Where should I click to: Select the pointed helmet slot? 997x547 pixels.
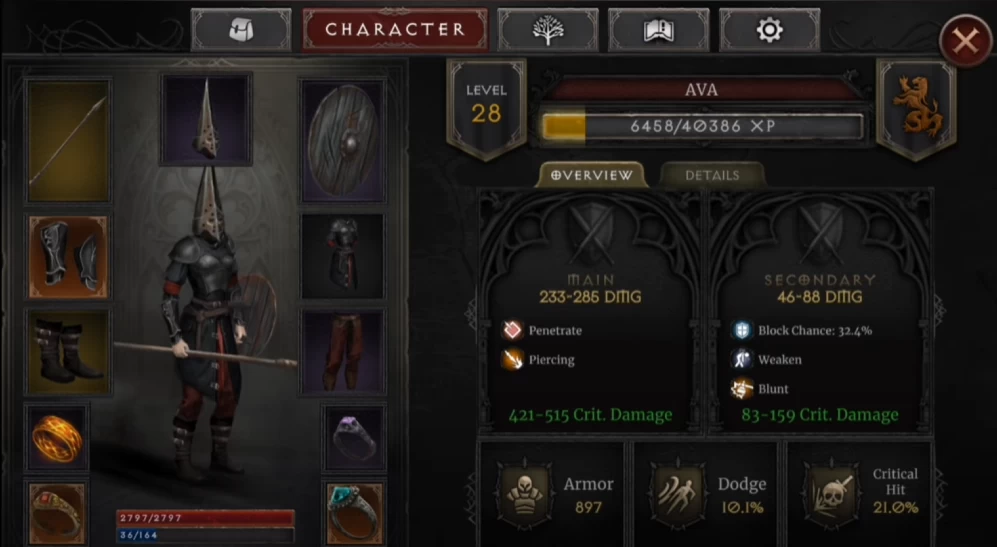tap(206, 119)
